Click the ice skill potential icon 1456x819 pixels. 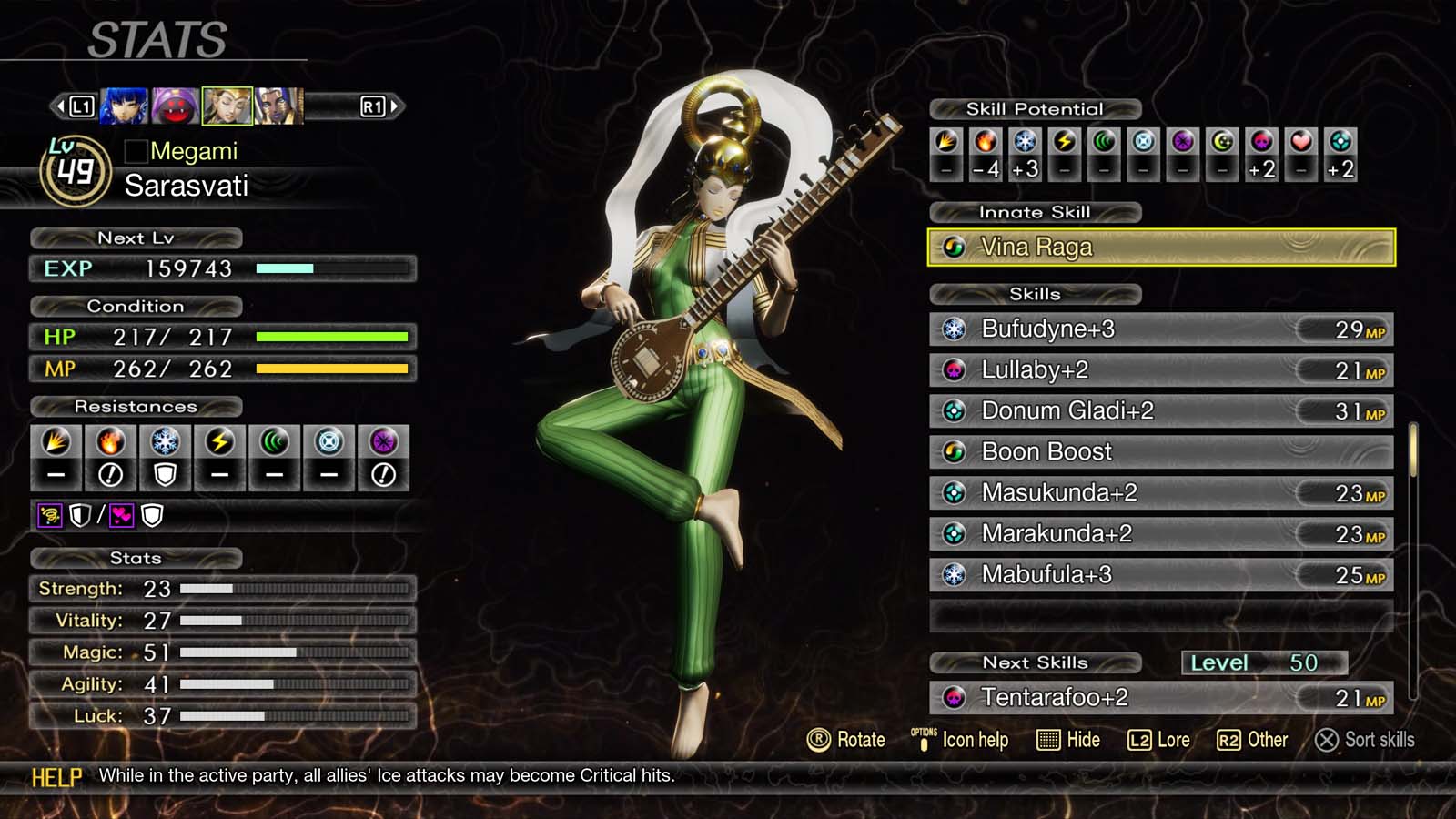pyautogui.click(x=1026, y=142)
